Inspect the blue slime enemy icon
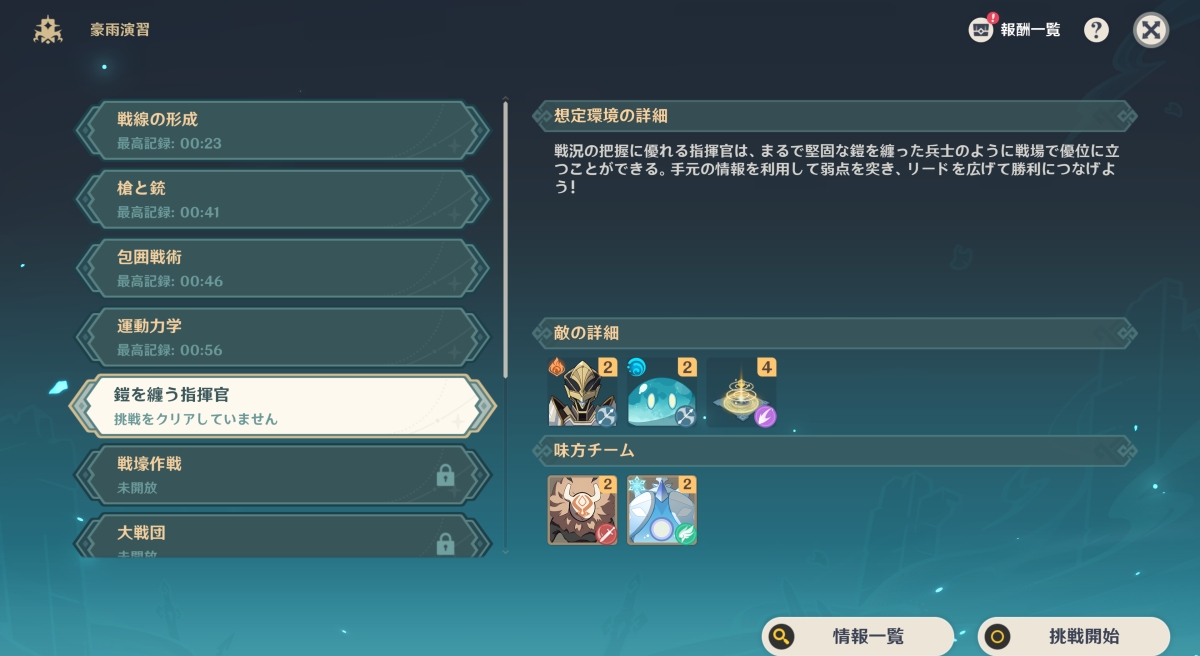This screenshot has height=656, width=1200. pyautogui.click(x=661, y=393)
